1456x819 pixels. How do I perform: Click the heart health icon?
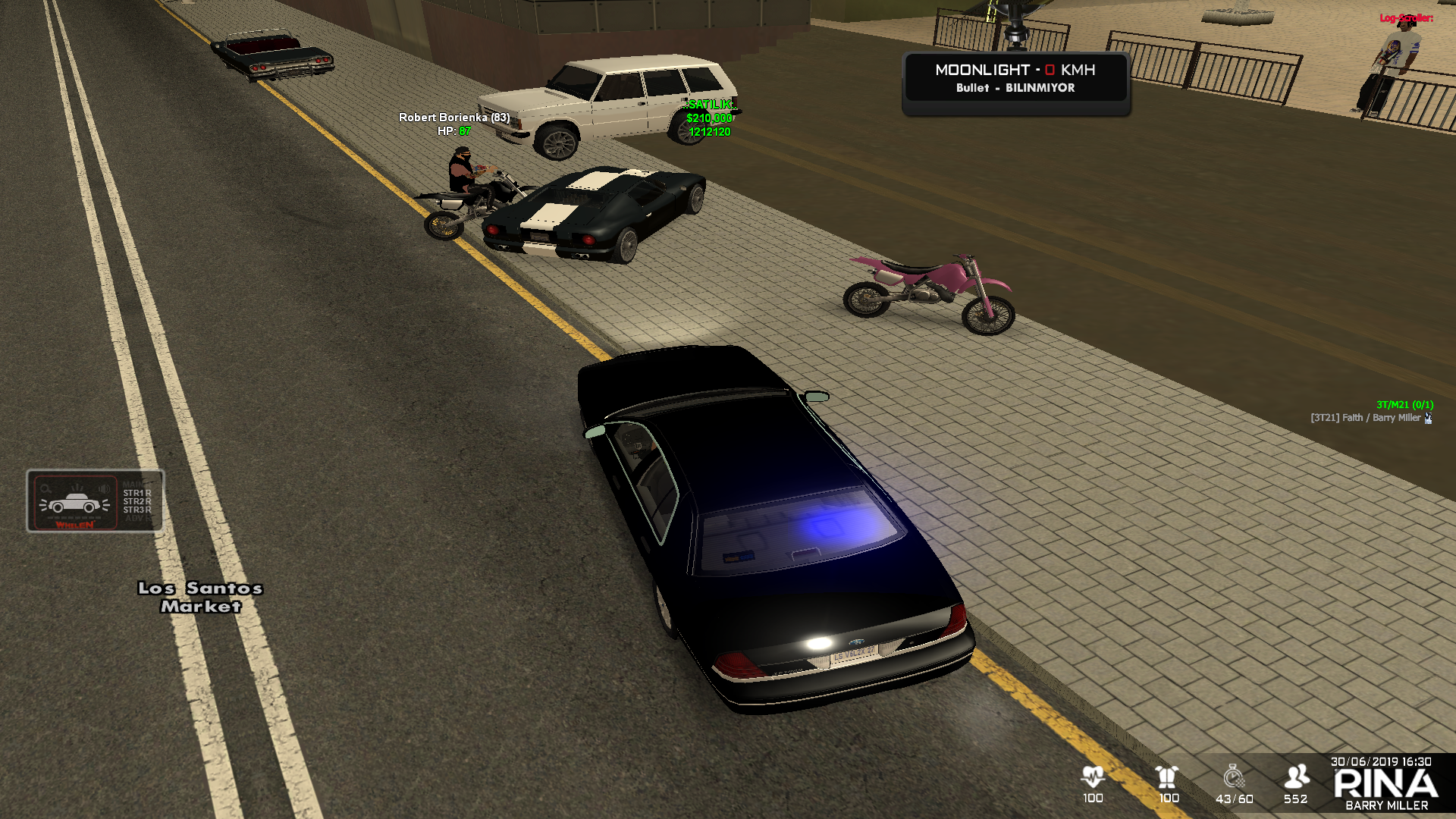(1093, 777)
